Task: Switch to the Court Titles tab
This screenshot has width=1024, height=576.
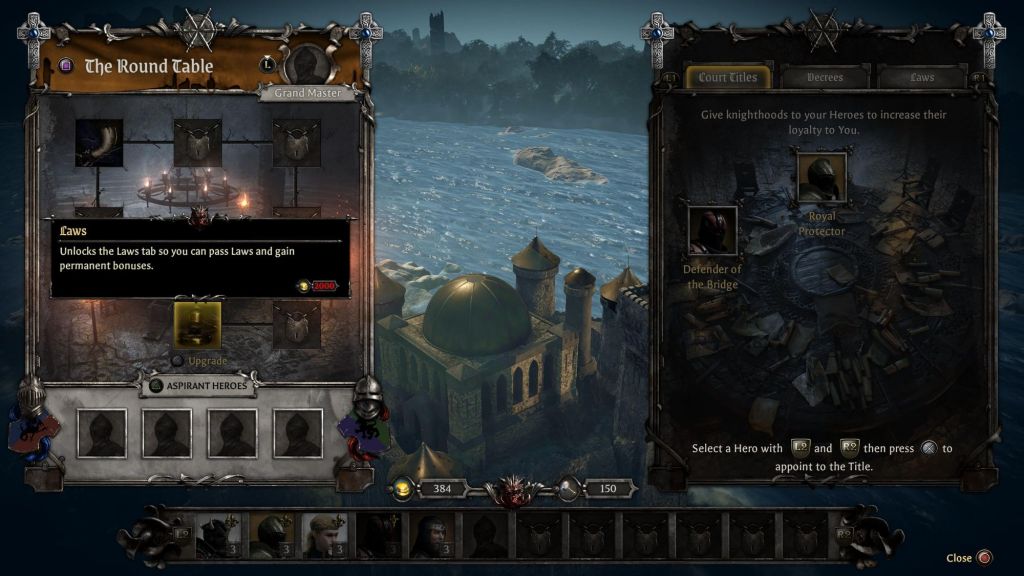Action: click(x=728, y=77)
